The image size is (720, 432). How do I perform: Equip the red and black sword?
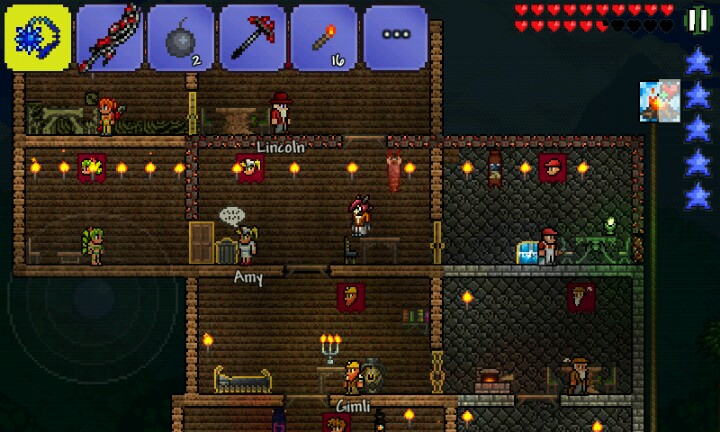[109, 37]
